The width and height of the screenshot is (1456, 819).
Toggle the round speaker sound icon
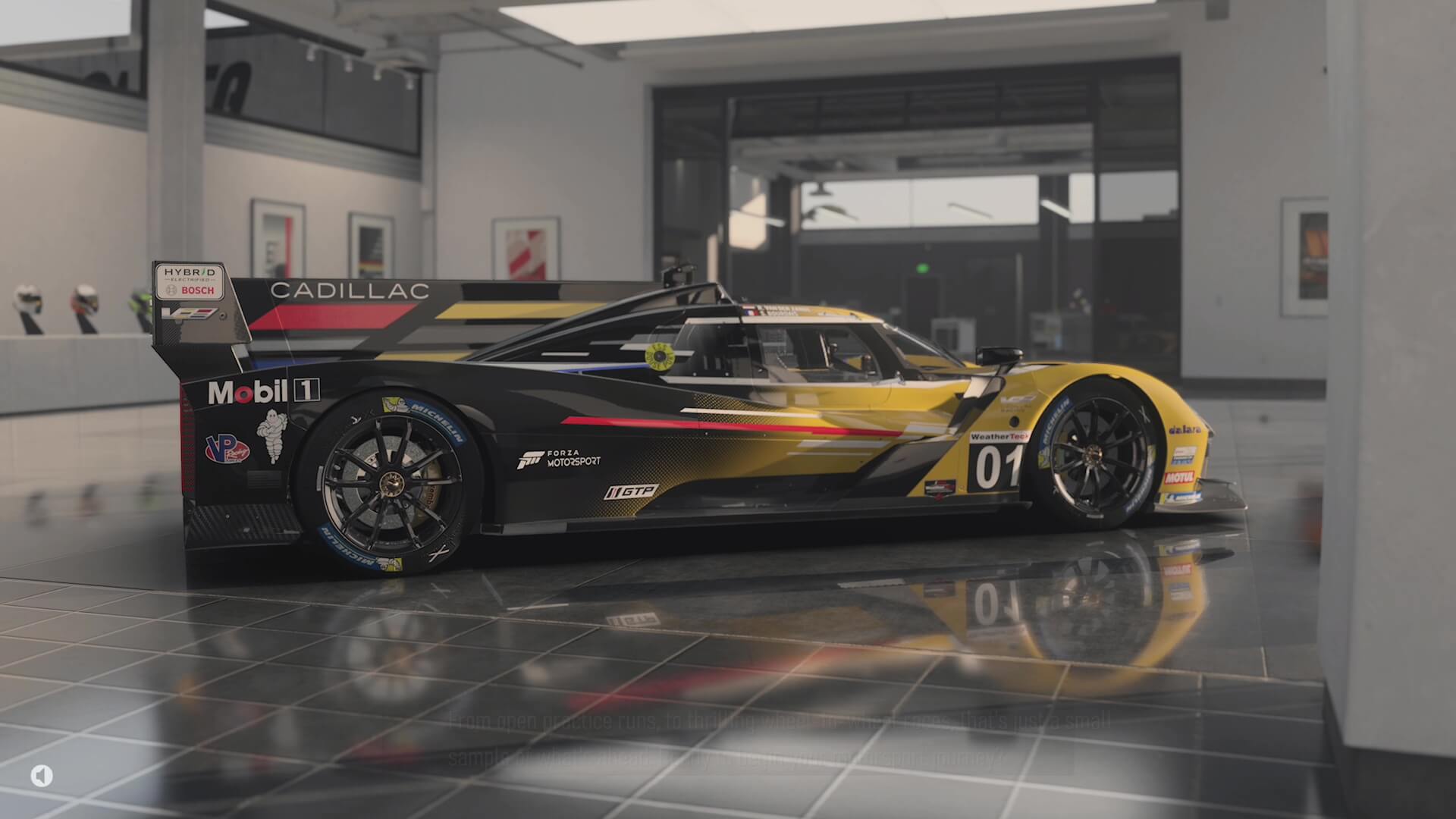pos(42,775)
